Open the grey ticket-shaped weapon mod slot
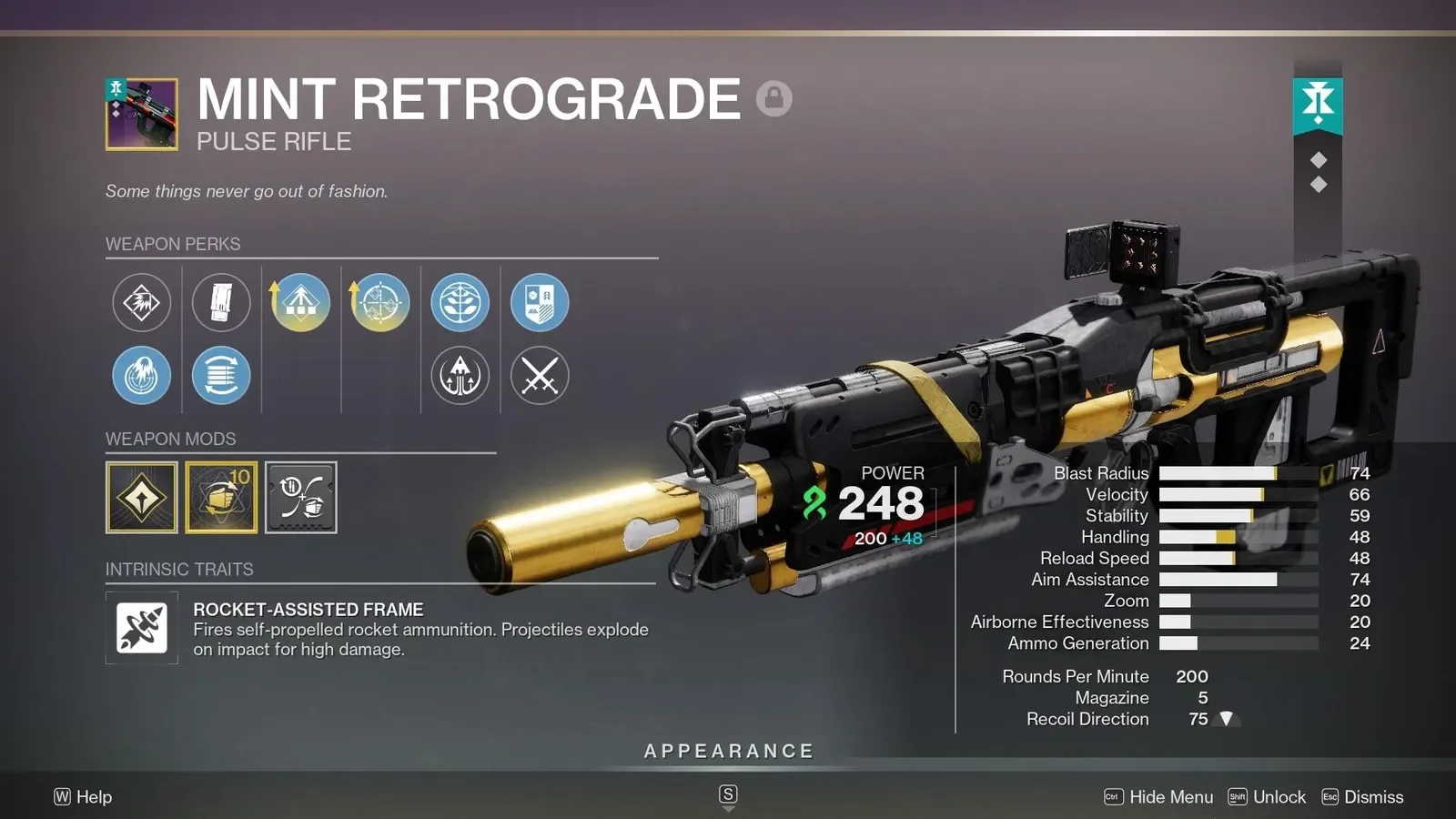Image resolution: width=1456 pixels, height=819 pixels. coord(301,497)
